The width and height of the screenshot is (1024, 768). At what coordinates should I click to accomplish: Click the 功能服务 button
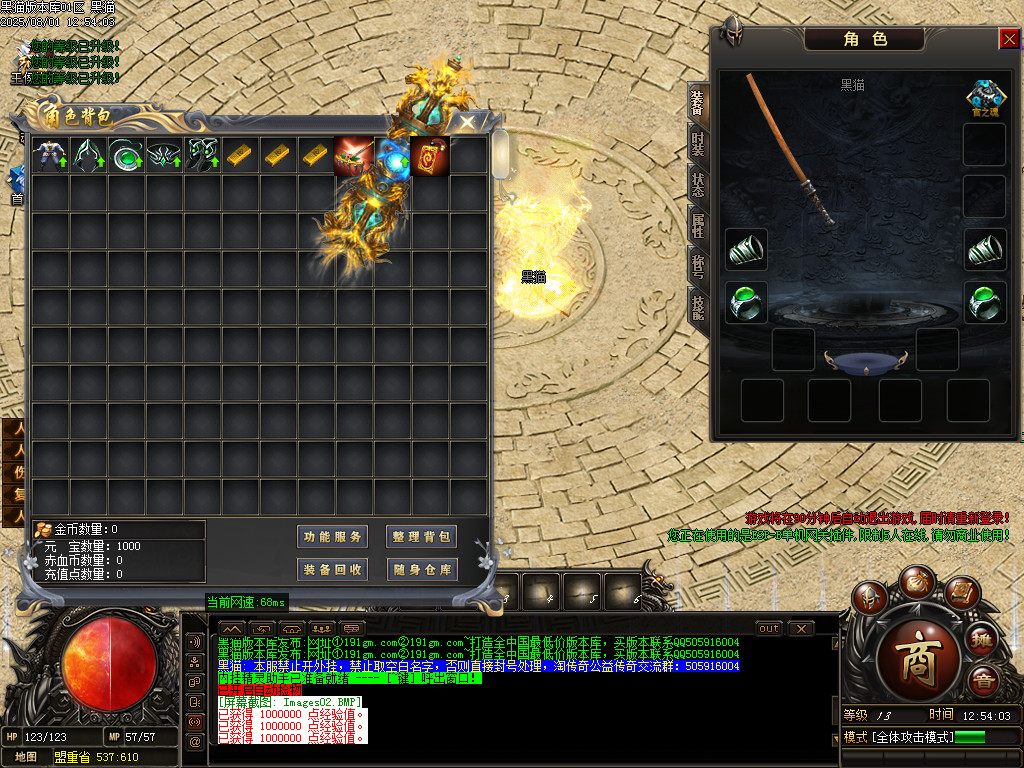click(333, 537)
